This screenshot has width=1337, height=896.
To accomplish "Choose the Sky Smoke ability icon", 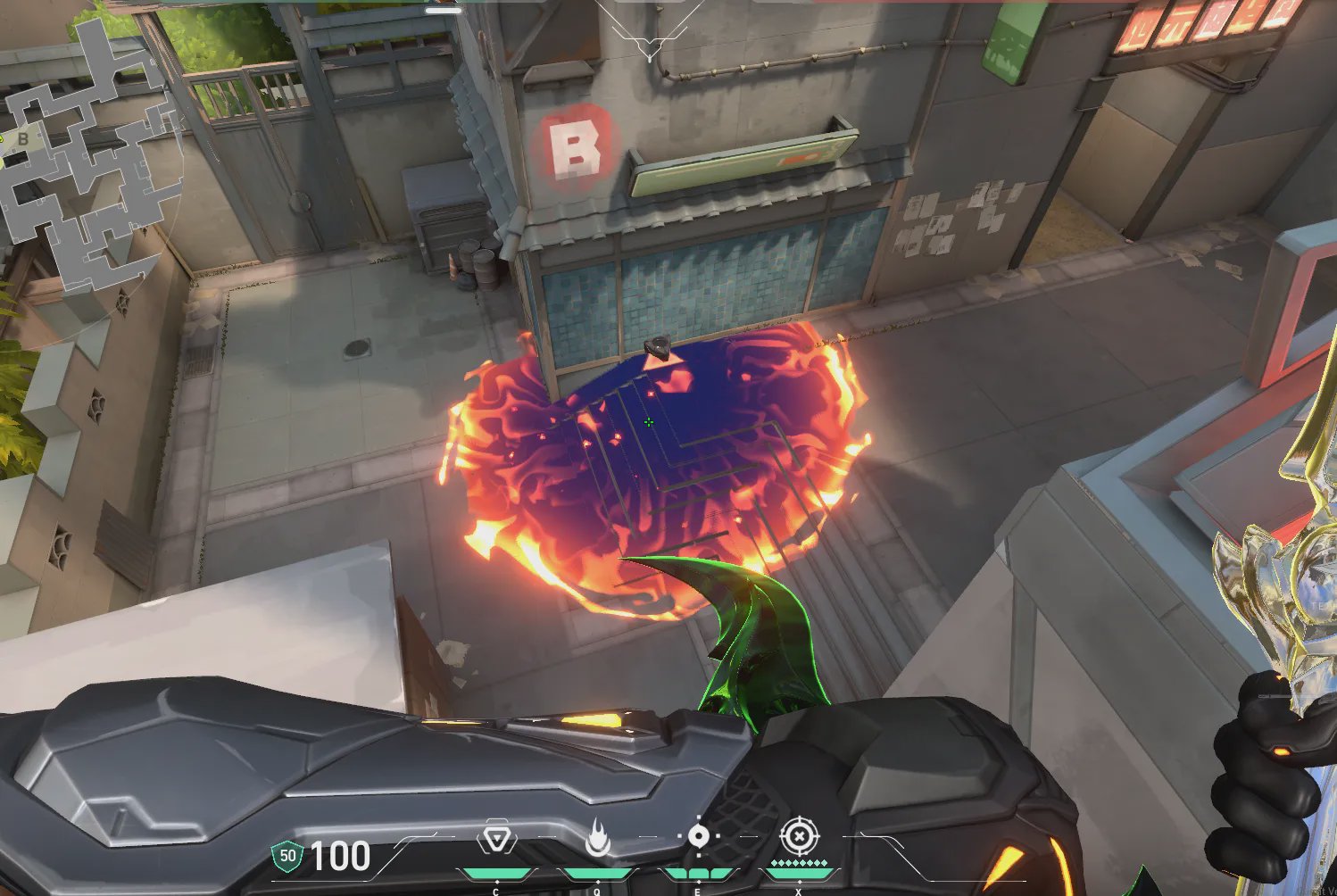I will [698, 837].
